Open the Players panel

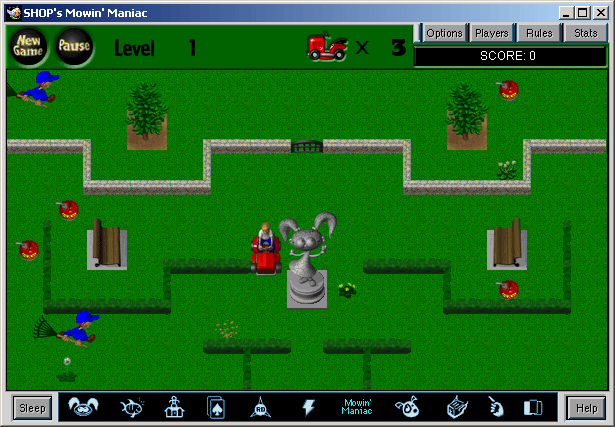(491, 33)
